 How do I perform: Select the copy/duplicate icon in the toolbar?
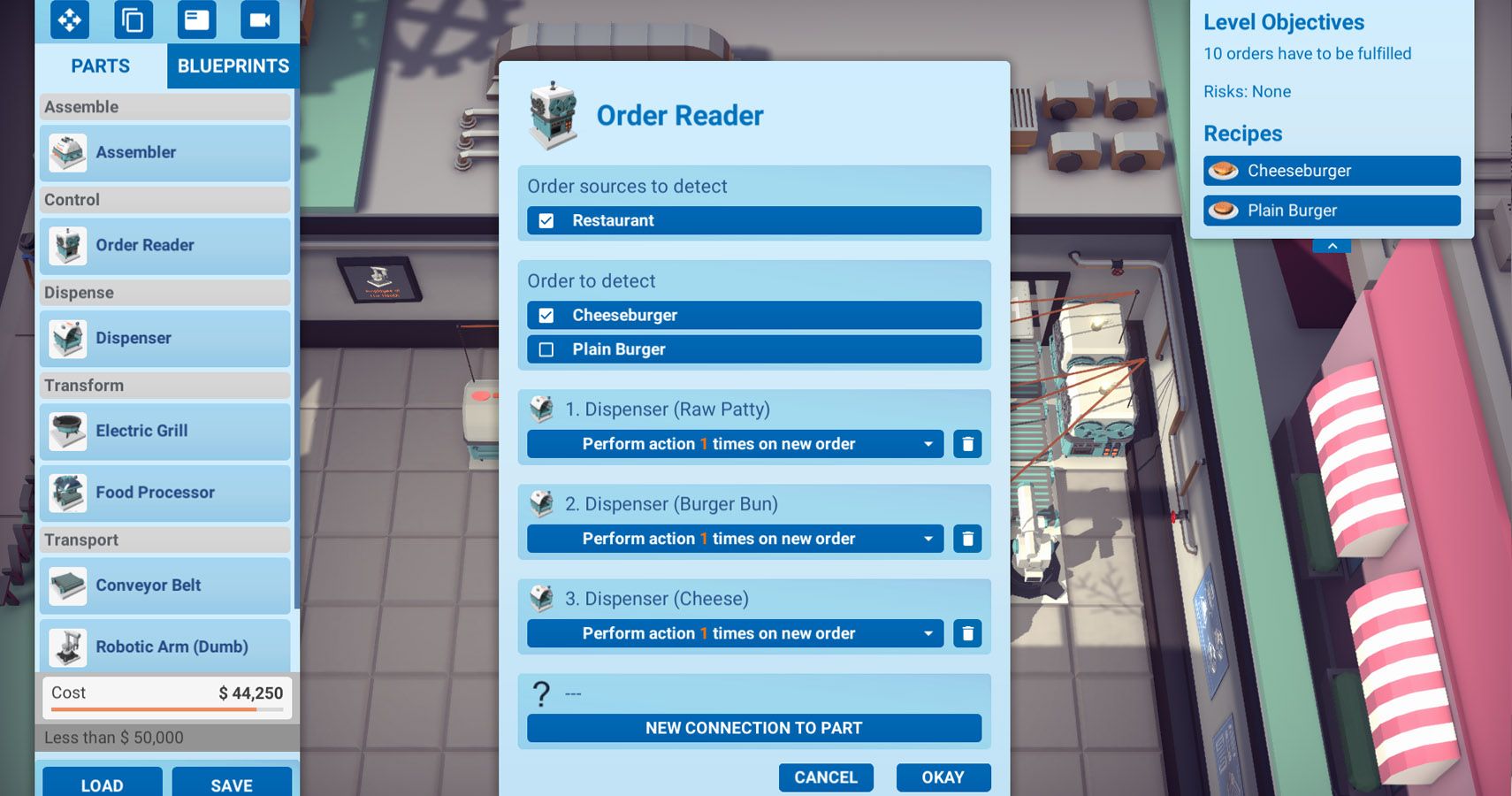133,19
